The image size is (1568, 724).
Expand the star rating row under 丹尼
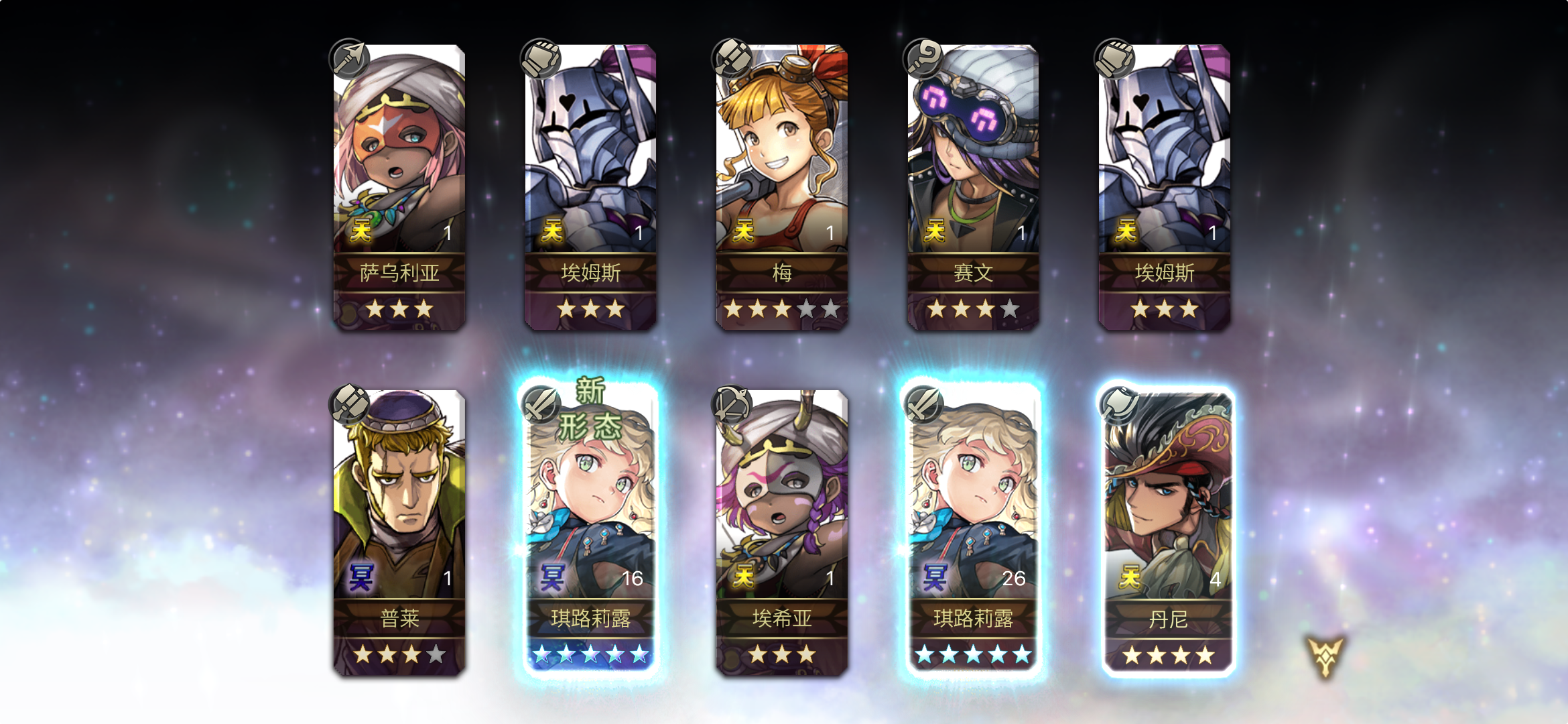click(x=1167, y=657)
